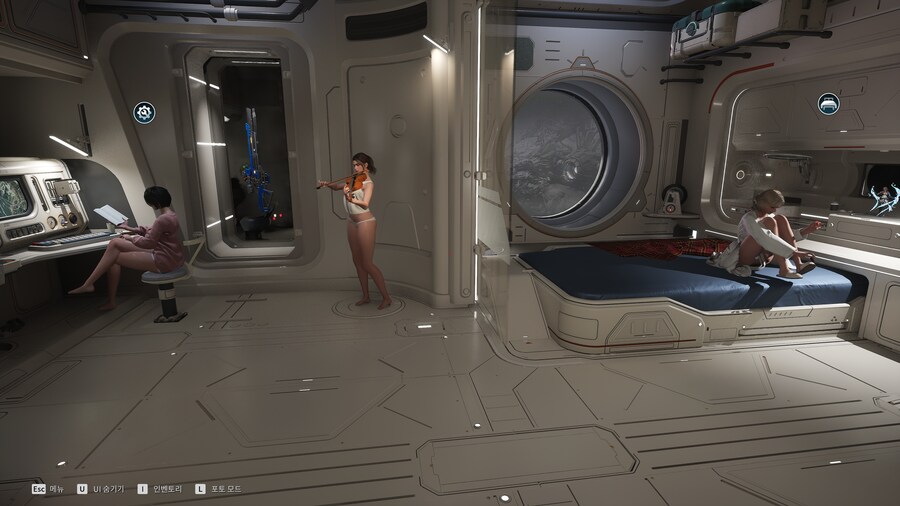Activate the bed rest icon
This screenshot has width=900, height=506.
(x=828, y=103)
